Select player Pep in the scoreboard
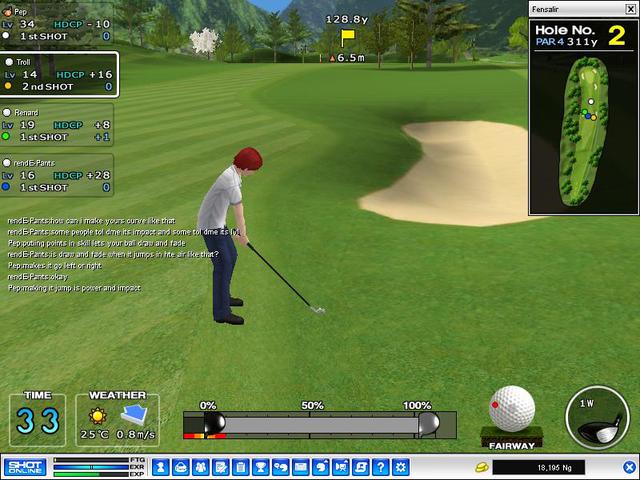 [57, 23]
